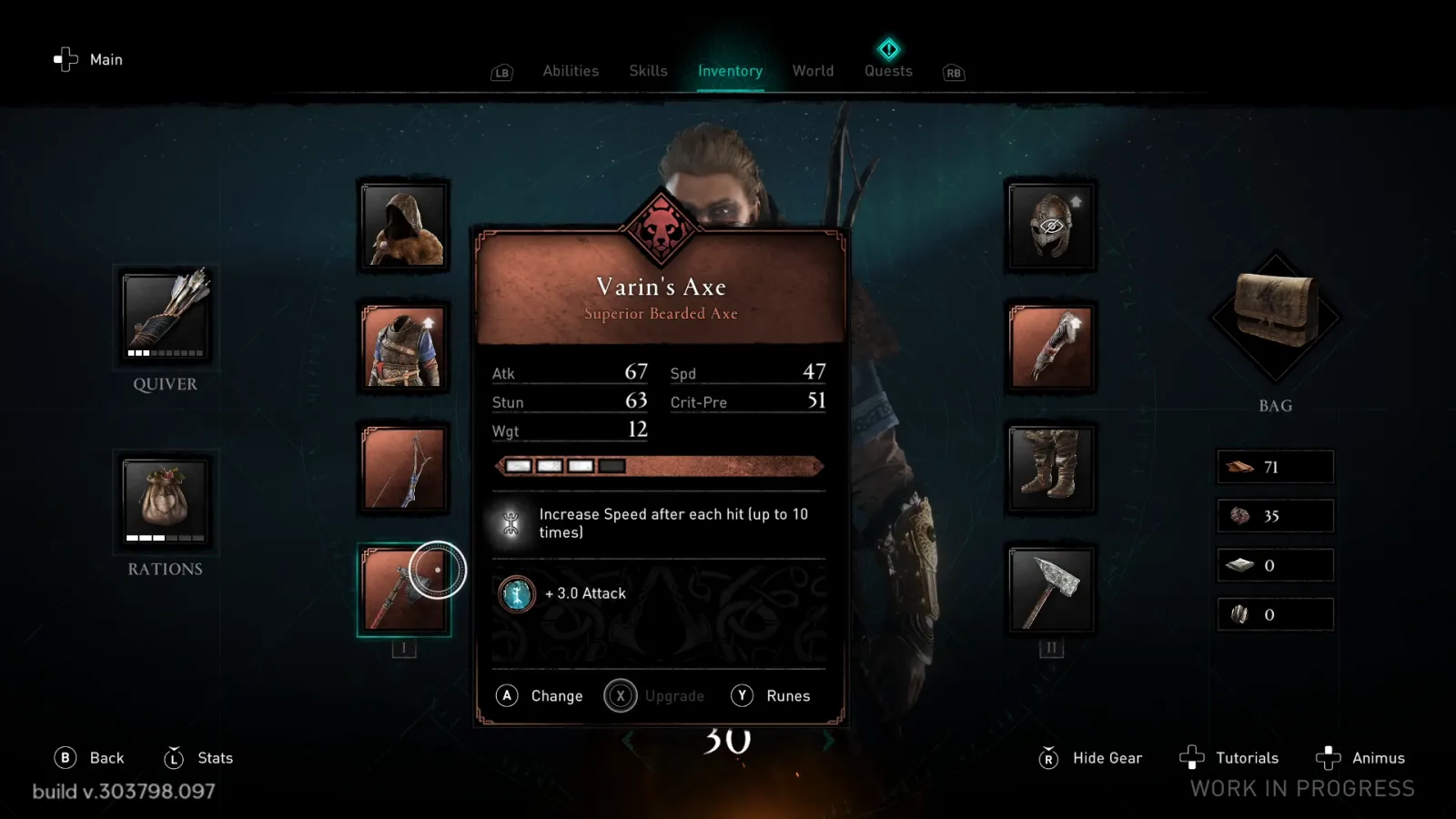The width and height of the screenshot is (1456, 819).
Task: Go to the World tab
Action: click(x=813, y=71)
